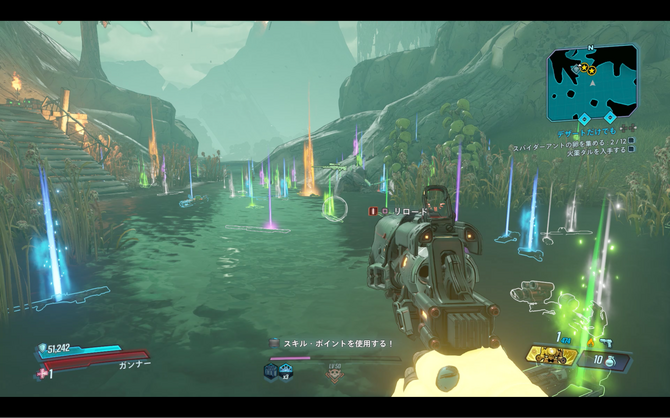The height and width of the screenshot is (418, 670).
Task: Select the grenade slot icon
Action: coord(610,359)
